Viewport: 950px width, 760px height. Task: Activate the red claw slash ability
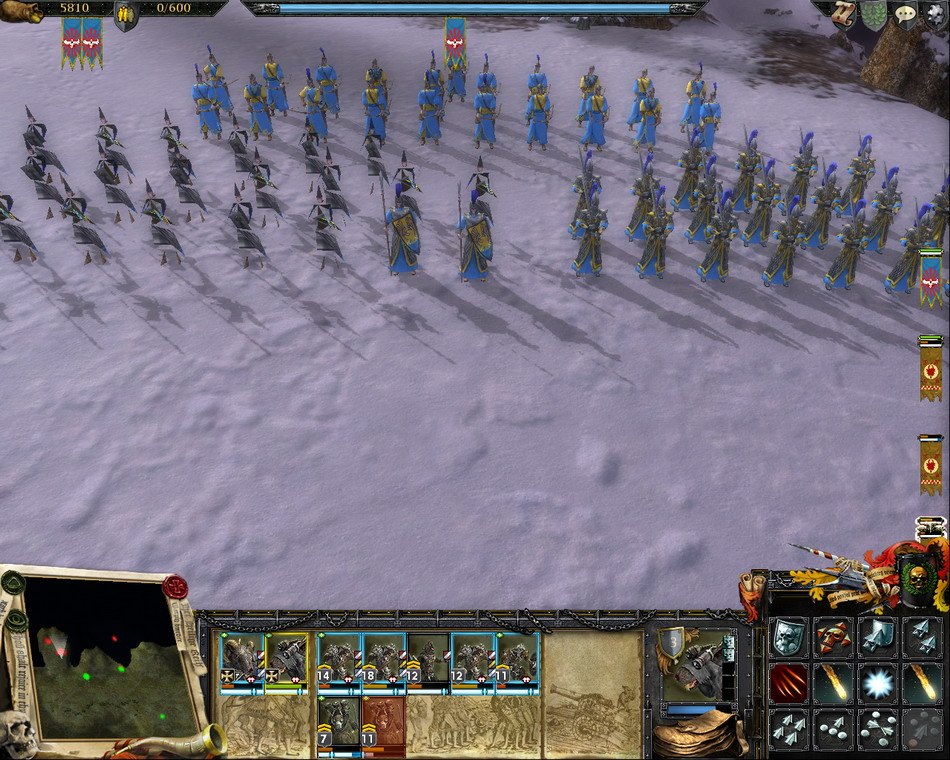pyautogui.click(x=787, y=684)
